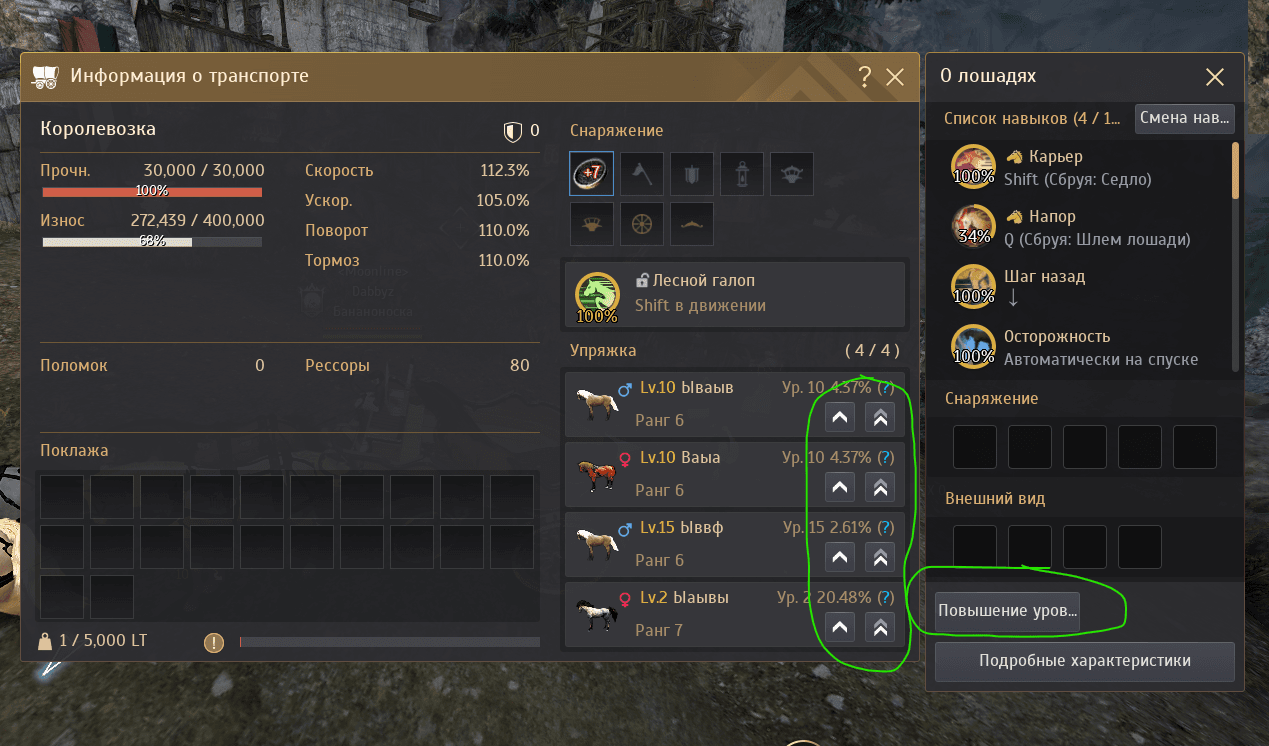Select horse Lv.2 Ыаывы row

(x=690, y=614)
